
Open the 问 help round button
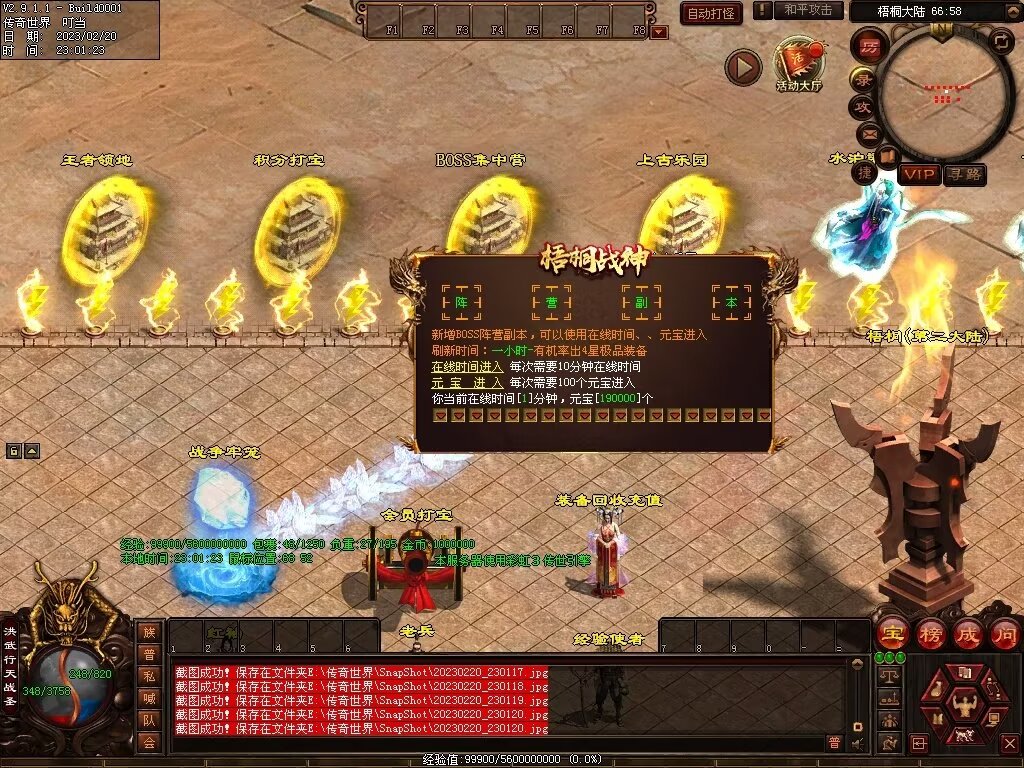tap(1004, 633)
